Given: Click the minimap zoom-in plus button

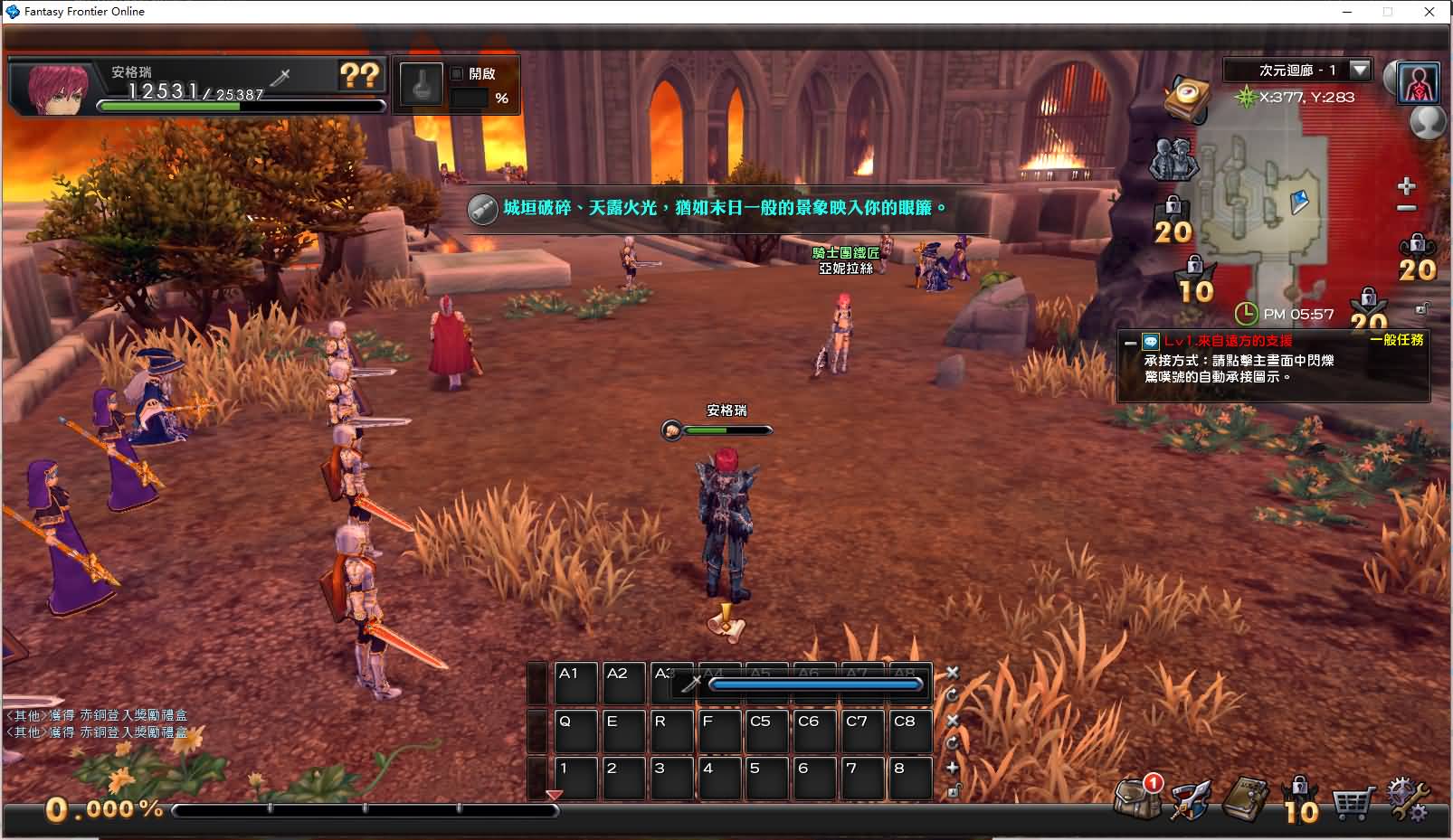Looking at the screenshot, I should coord(1406,186).
